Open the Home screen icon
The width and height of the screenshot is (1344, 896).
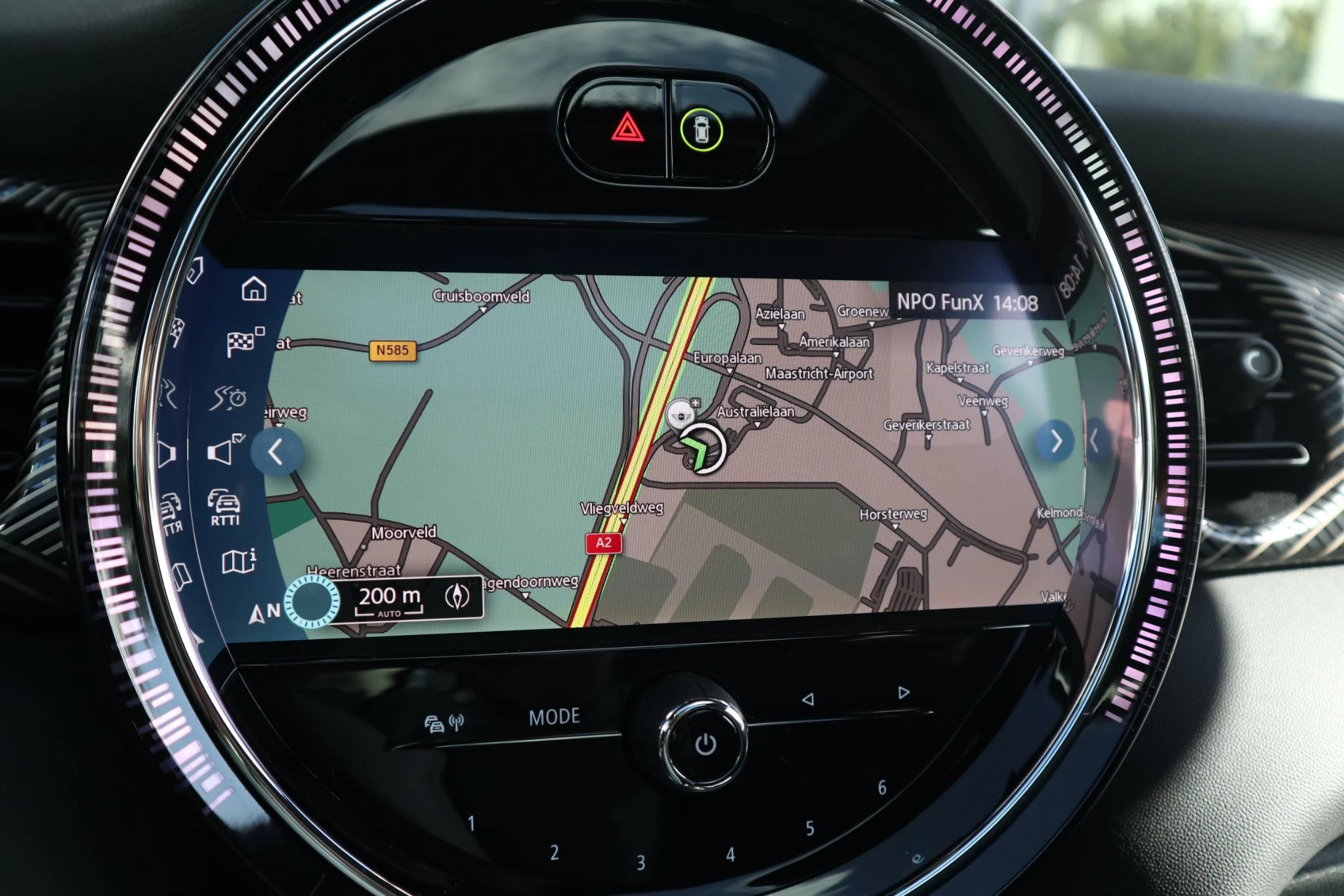pyautogui.click(x=254, y=289)
